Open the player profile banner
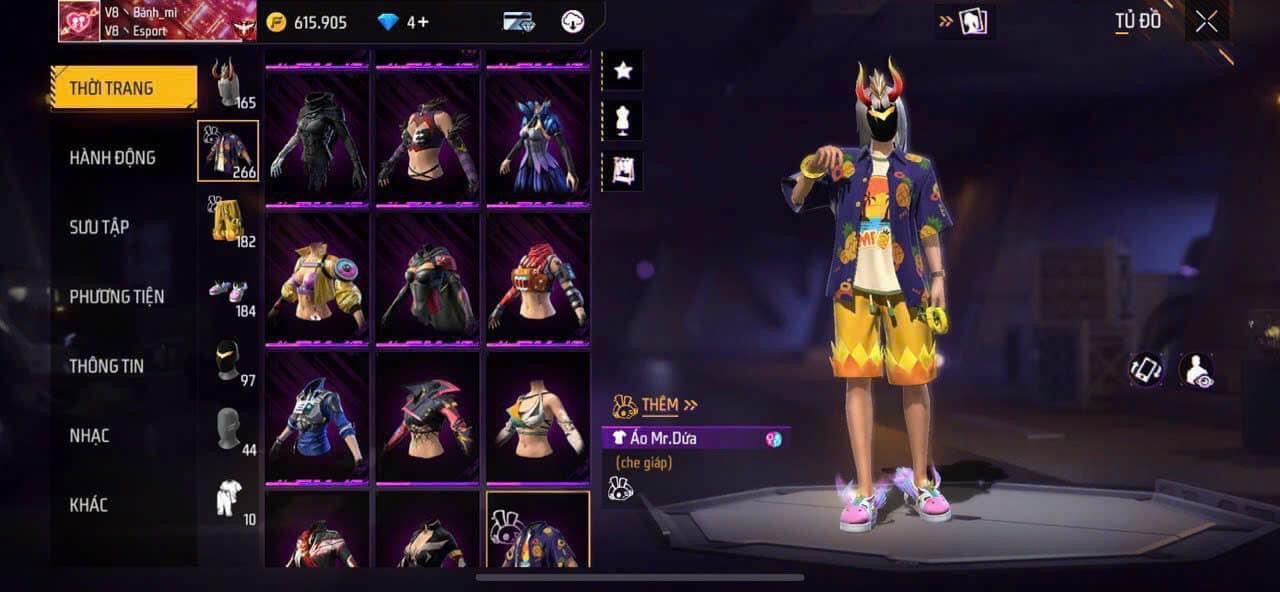Image resolution: width=1280 pixels, height=592 pixels. pos(150,21)
